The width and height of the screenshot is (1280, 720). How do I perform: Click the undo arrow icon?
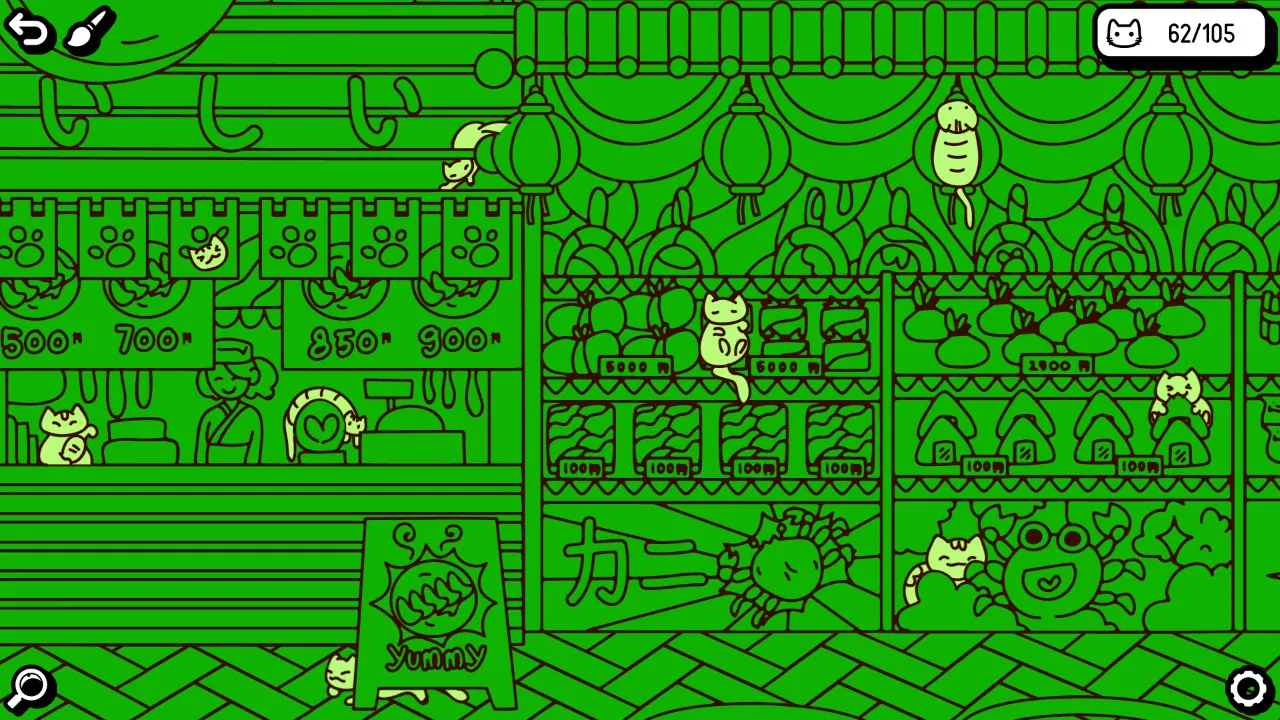pos(29,31)
